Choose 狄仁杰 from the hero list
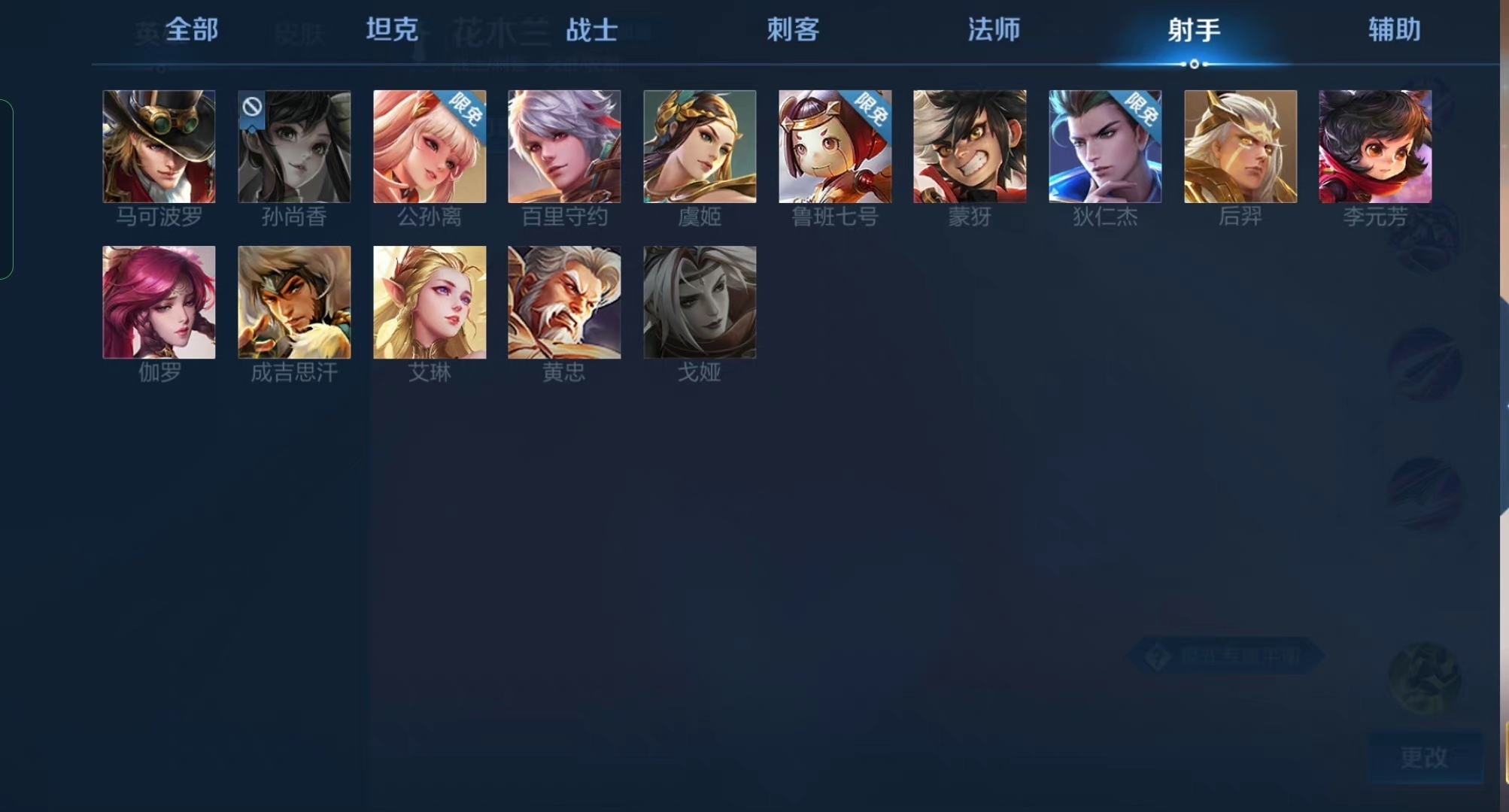This screenshot has height=812, width=1509. [x=1104, y=147]
